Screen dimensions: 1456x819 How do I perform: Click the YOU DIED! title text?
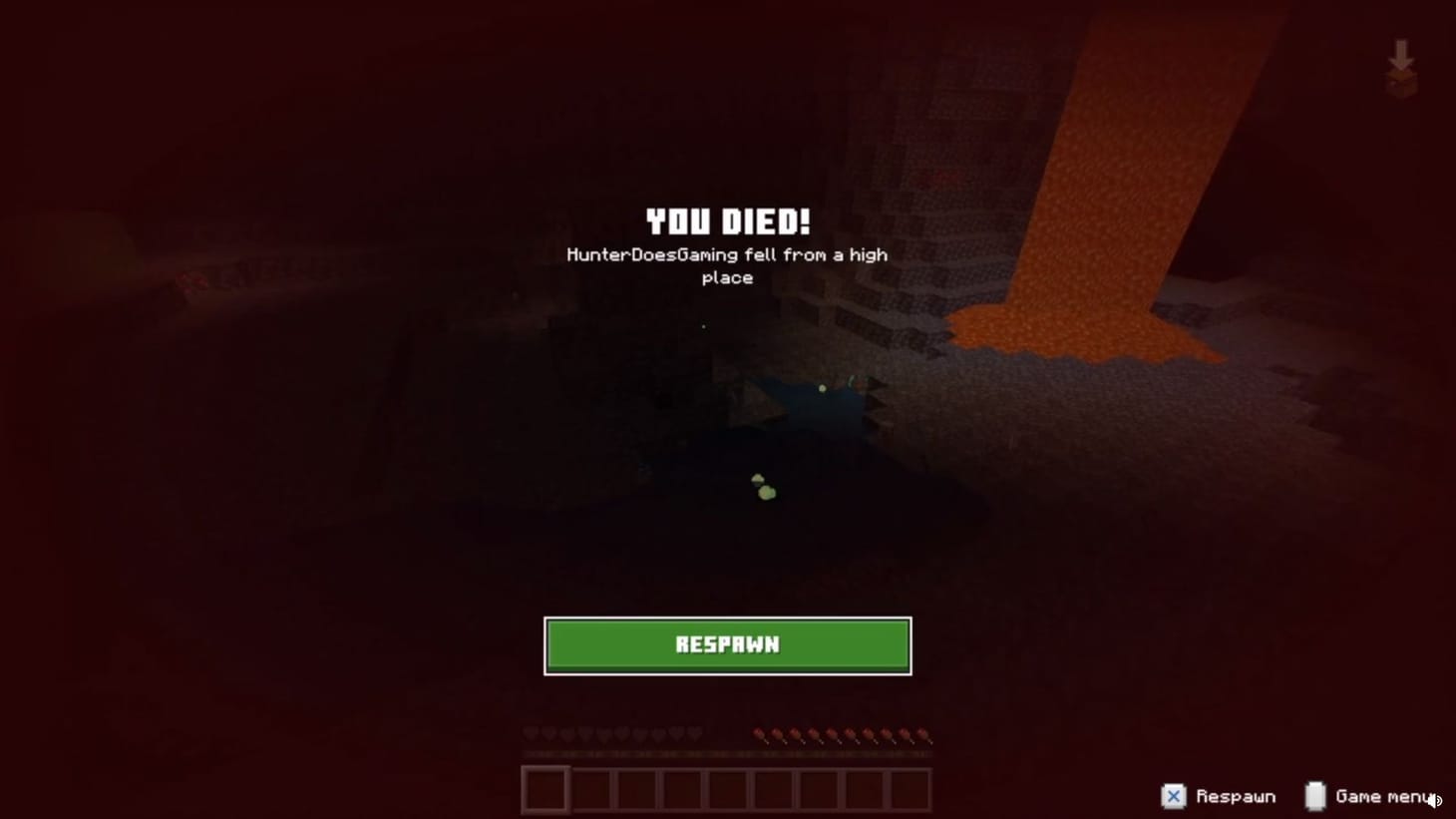click(727, 219)
